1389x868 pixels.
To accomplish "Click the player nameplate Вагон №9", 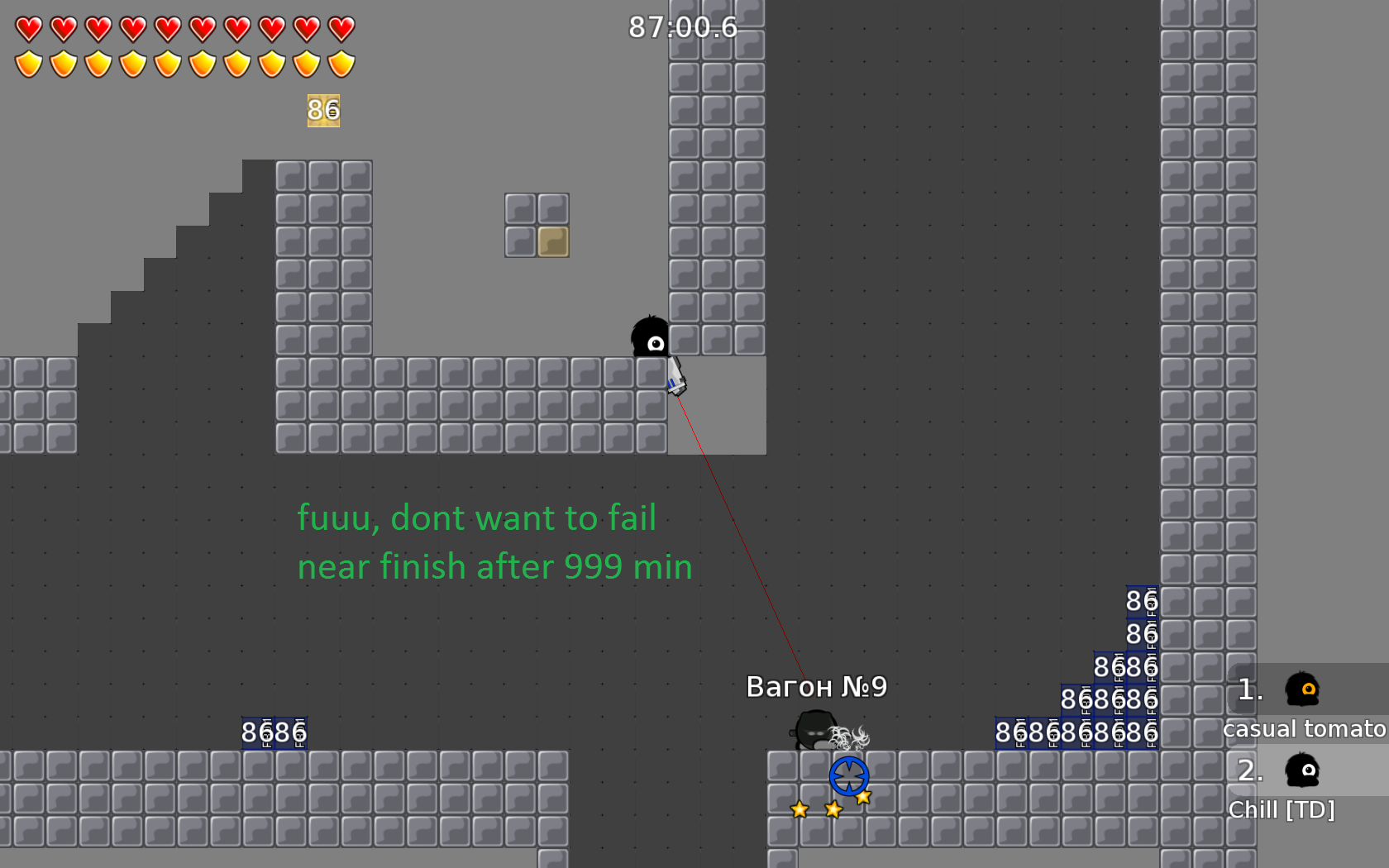I will (x=815, y=686).
